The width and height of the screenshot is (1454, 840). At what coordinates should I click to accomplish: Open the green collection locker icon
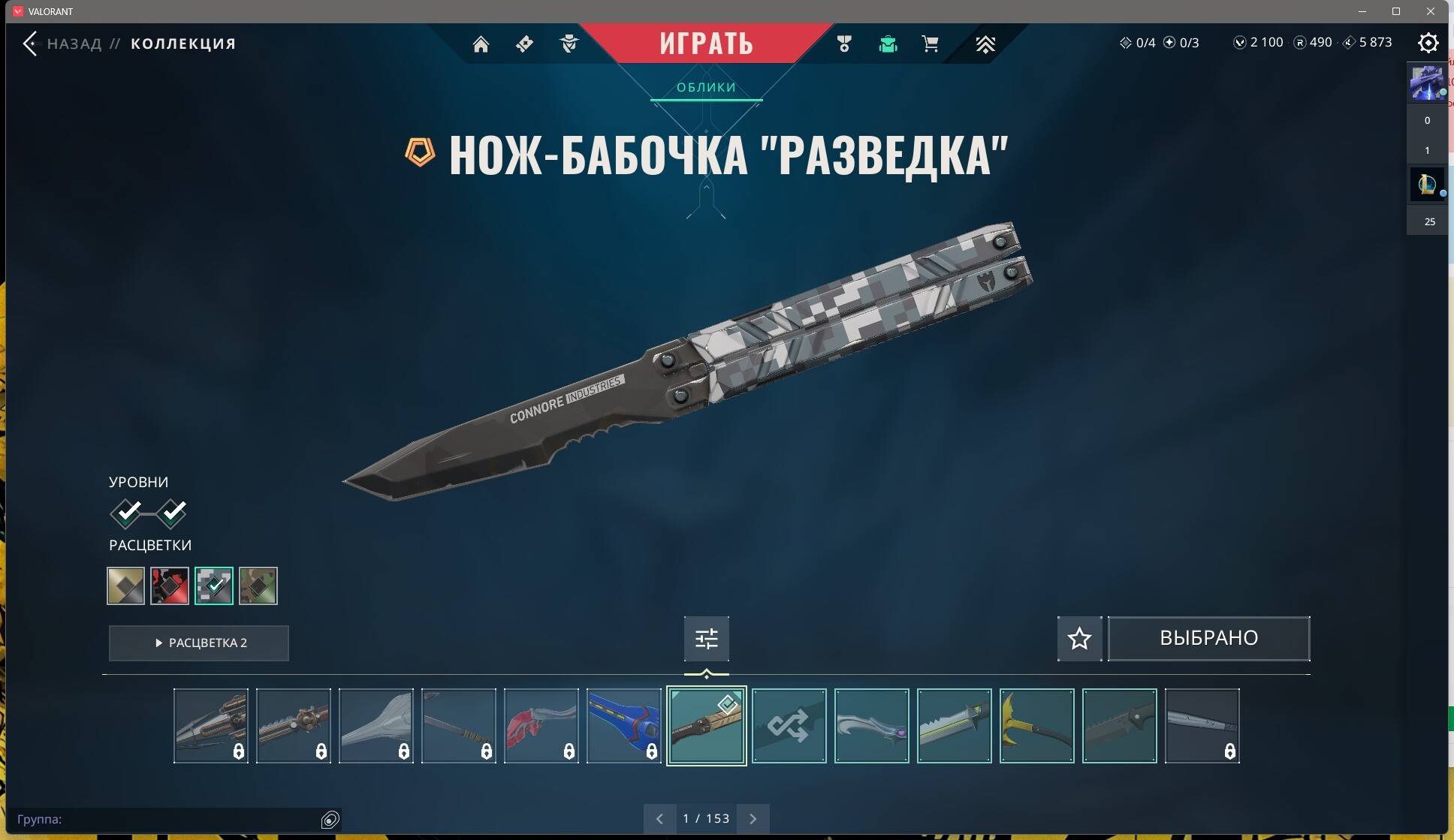(x=888, y=44)
